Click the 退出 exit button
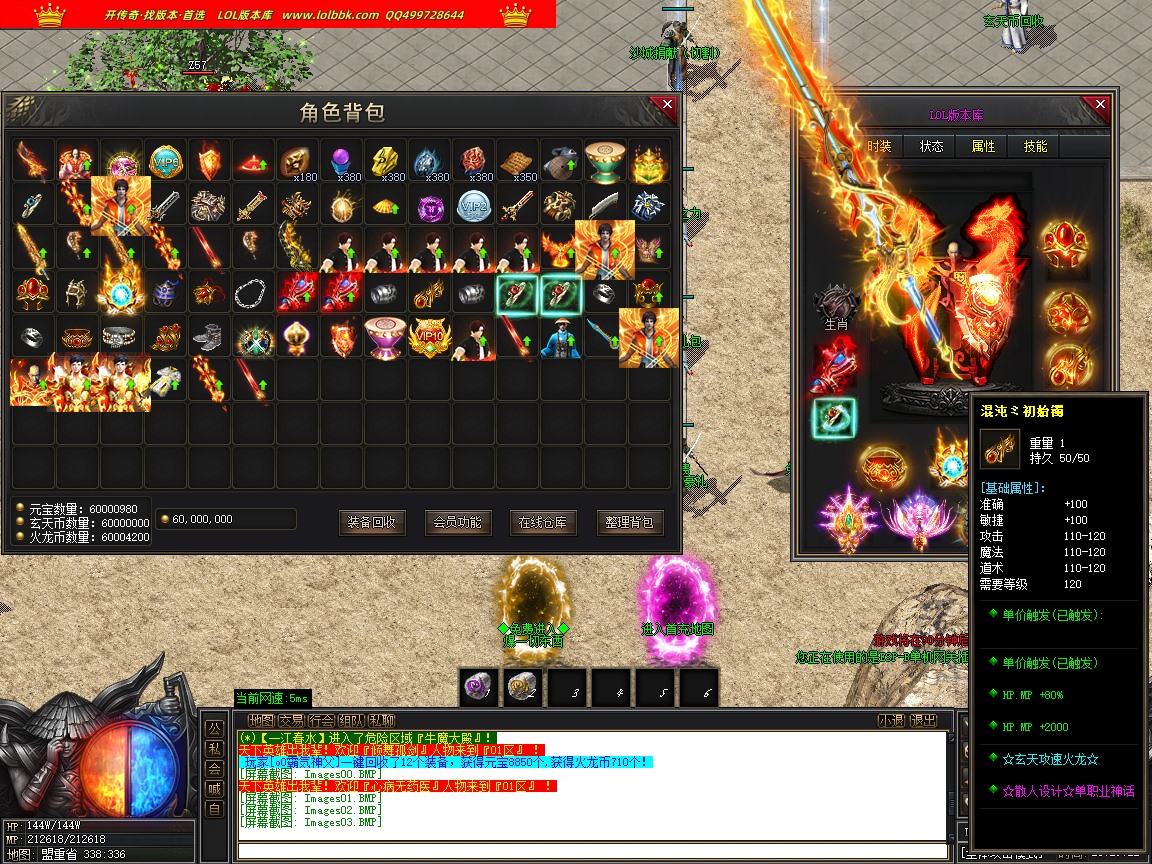 pos(924,721)
